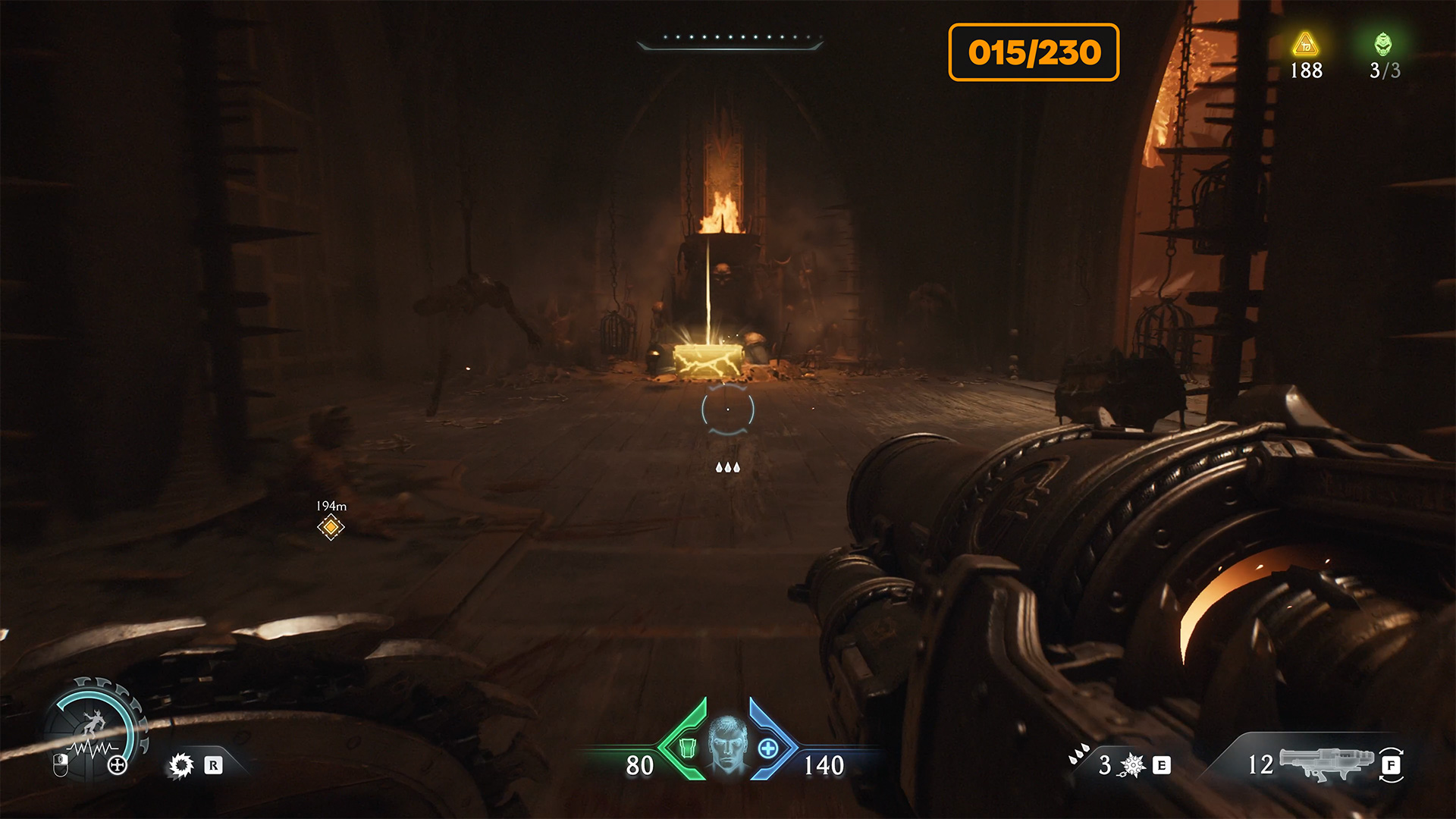
Task: Click the compass bar at top
Action: click(x=730, y=41)
